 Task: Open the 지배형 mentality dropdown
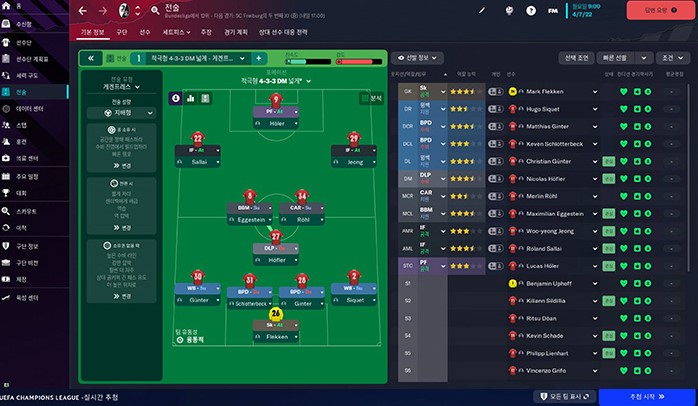tap(124, 113)
